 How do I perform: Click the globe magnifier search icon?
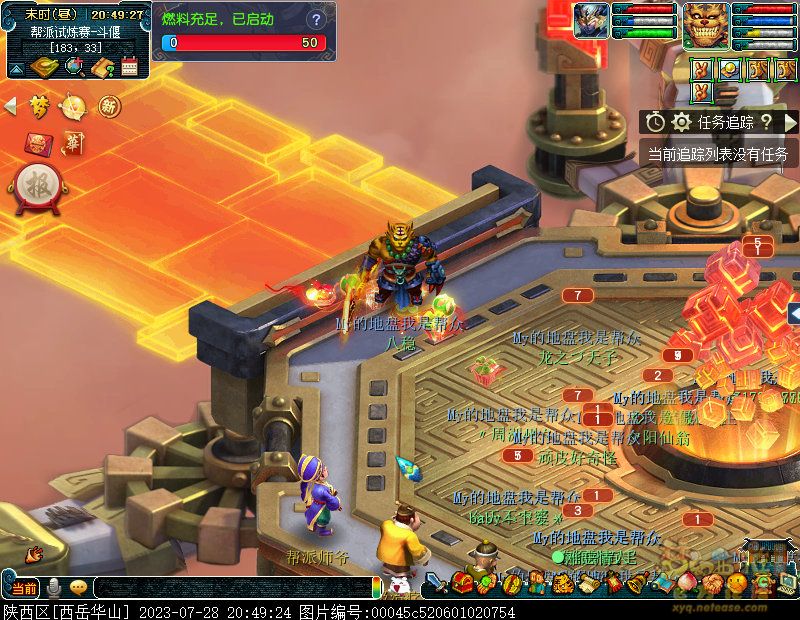(74, 68)
